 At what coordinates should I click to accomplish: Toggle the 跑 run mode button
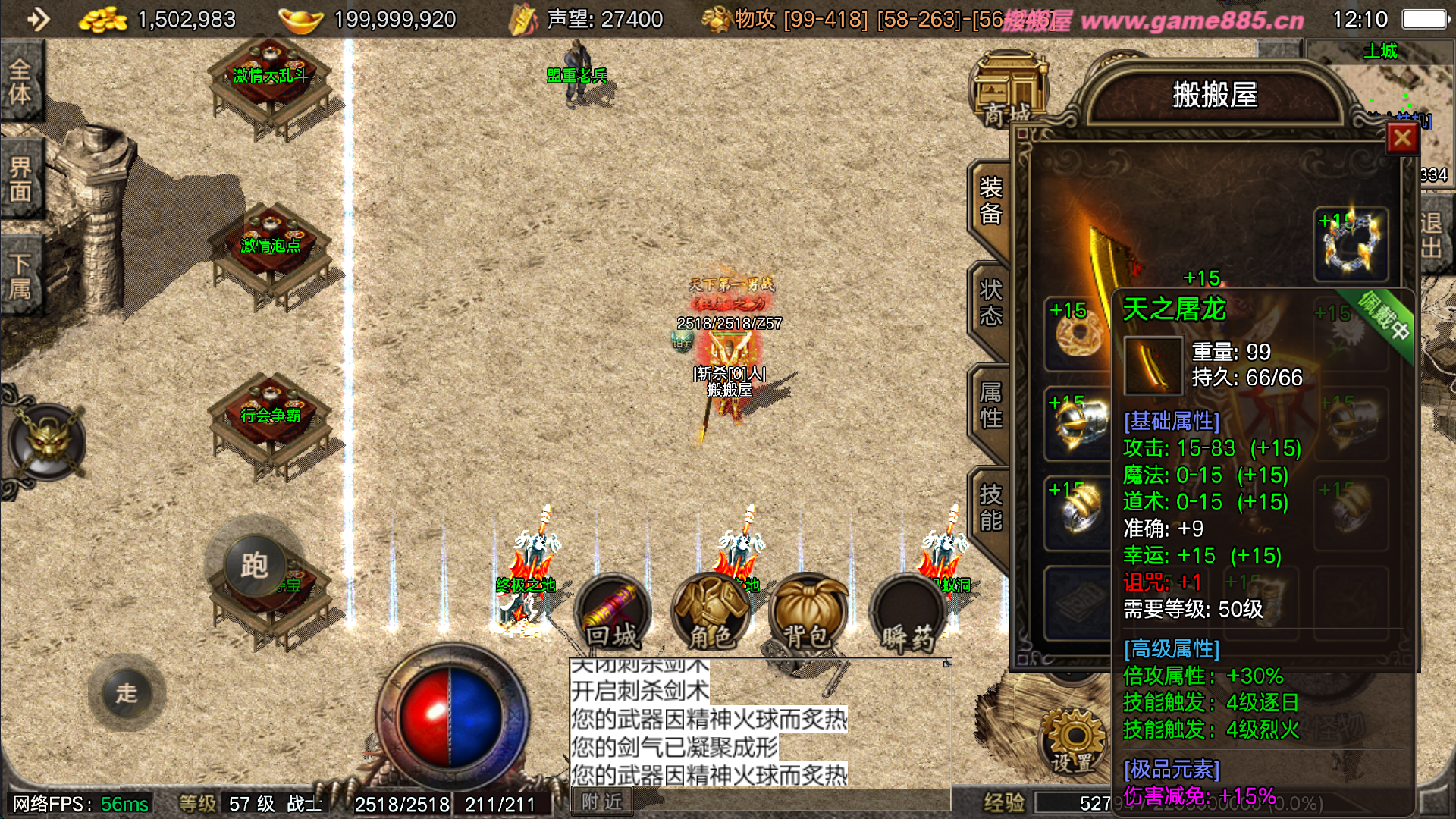point(254,565)
